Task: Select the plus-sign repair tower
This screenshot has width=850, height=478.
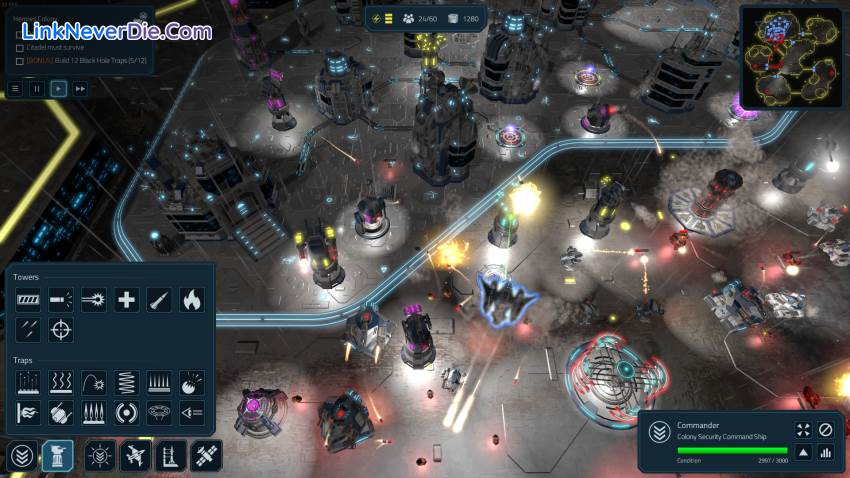Action: (126, 298)
